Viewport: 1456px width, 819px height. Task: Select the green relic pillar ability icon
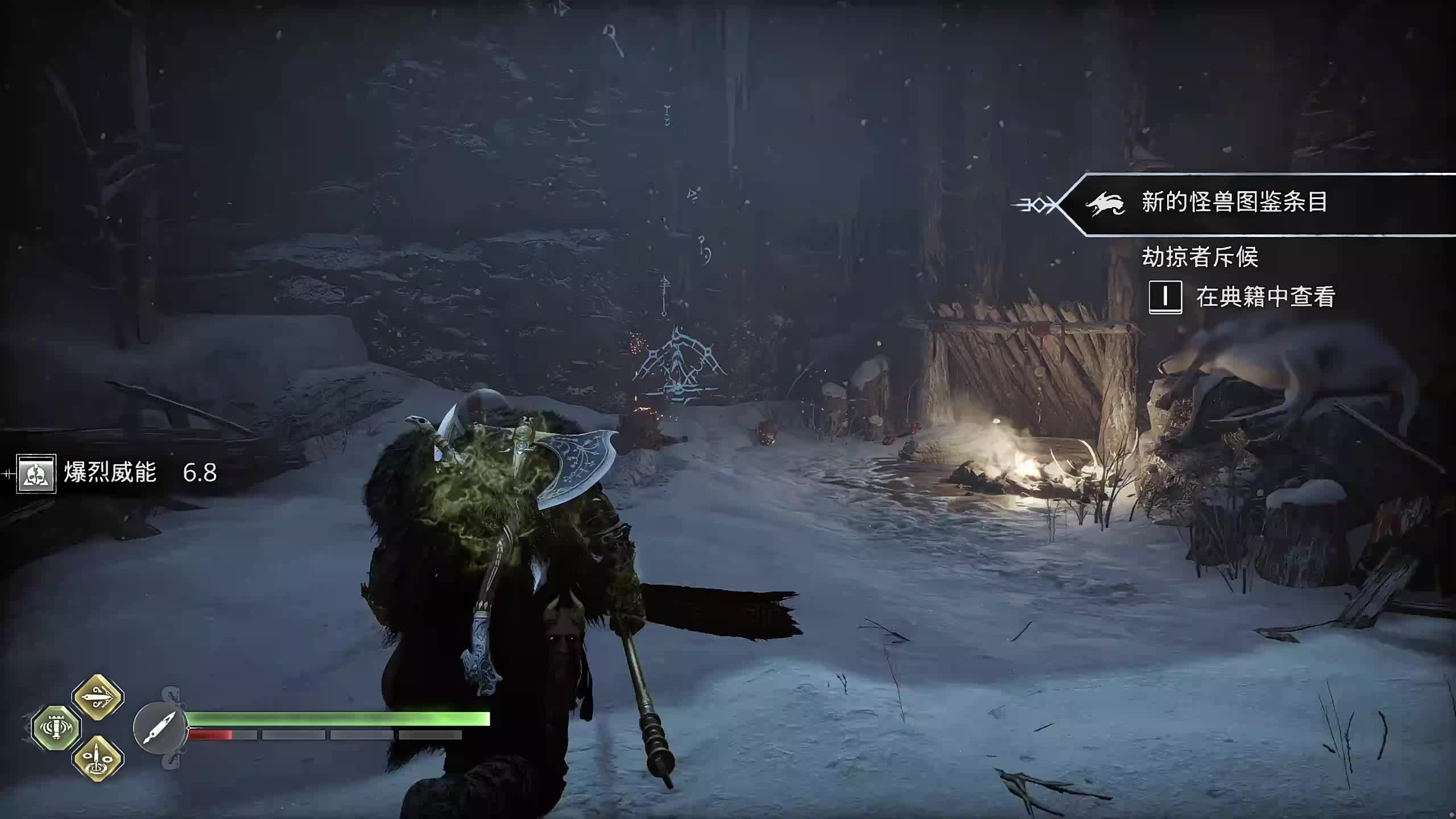pos(56,727)
